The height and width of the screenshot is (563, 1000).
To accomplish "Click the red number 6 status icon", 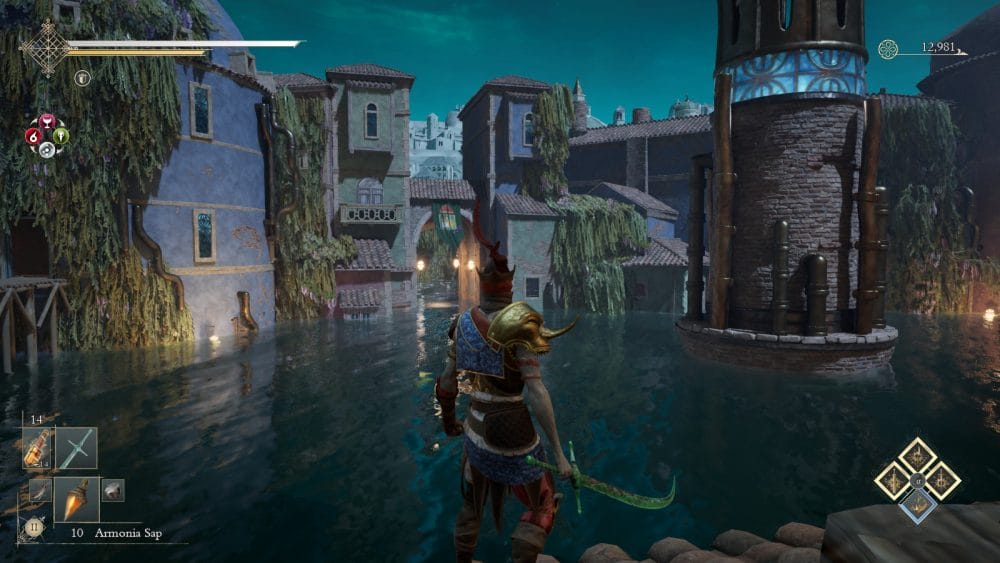I will pyautogui.click(x=32, y=135).
